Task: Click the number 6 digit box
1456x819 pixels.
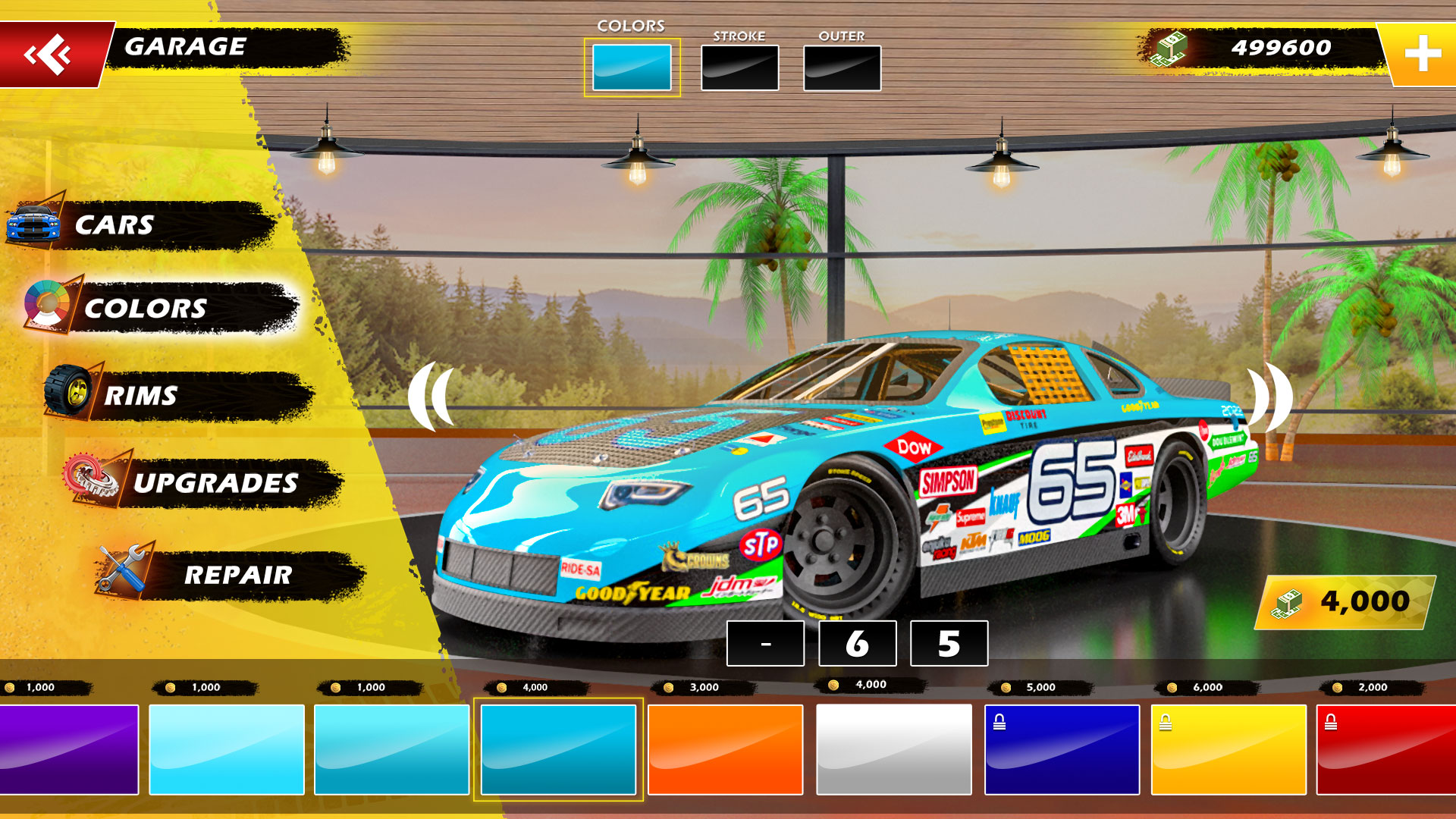Action: [x=858, y=643]
